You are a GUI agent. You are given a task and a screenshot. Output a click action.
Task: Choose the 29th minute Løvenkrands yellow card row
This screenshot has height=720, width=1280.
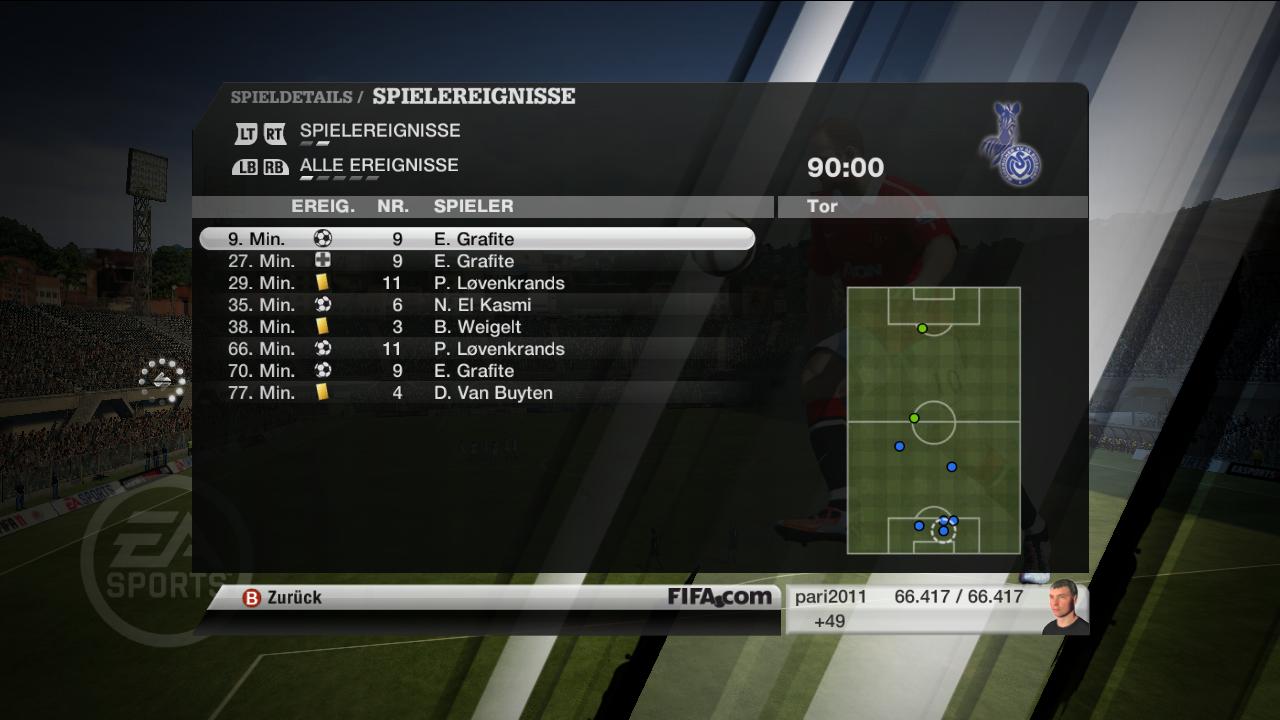click(476, 283)
